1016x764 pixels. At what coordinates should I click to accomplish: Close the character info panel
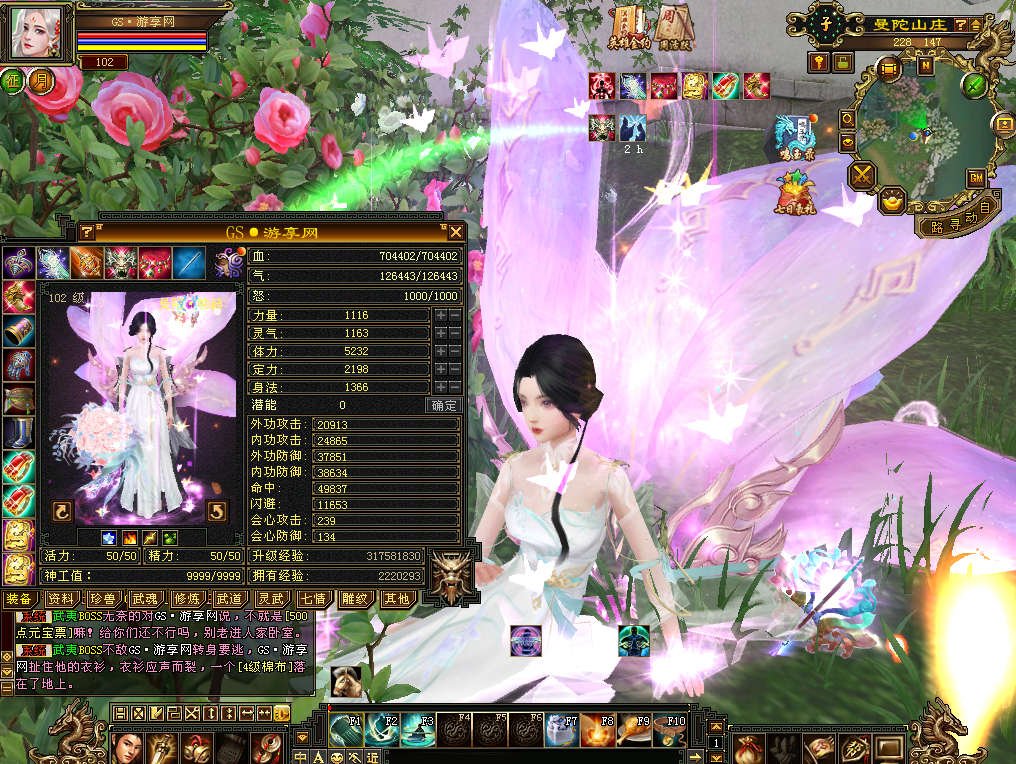tap(456, 232)
